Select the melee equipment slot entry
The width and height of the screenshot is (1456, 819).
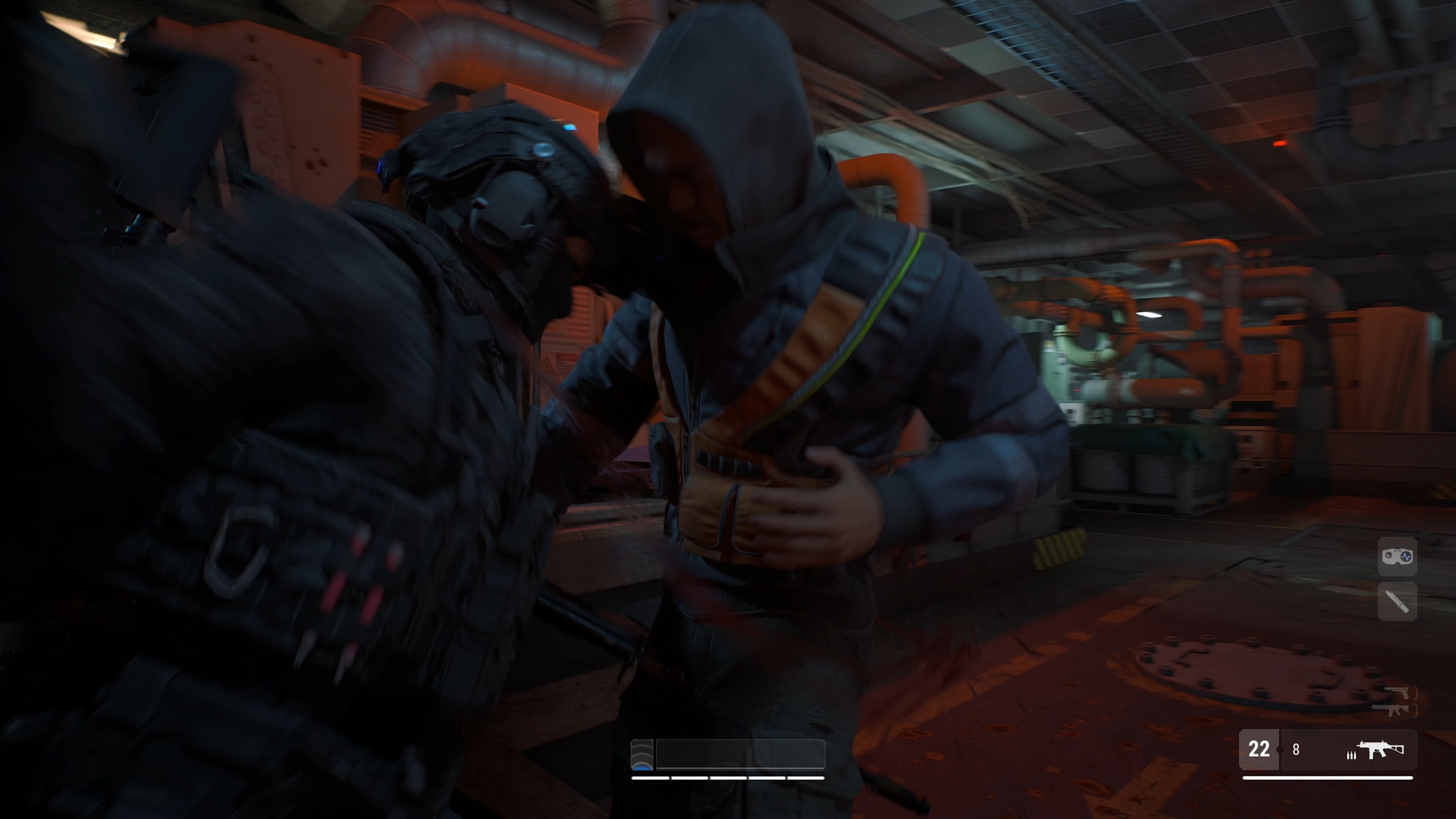click(1397, 601)
